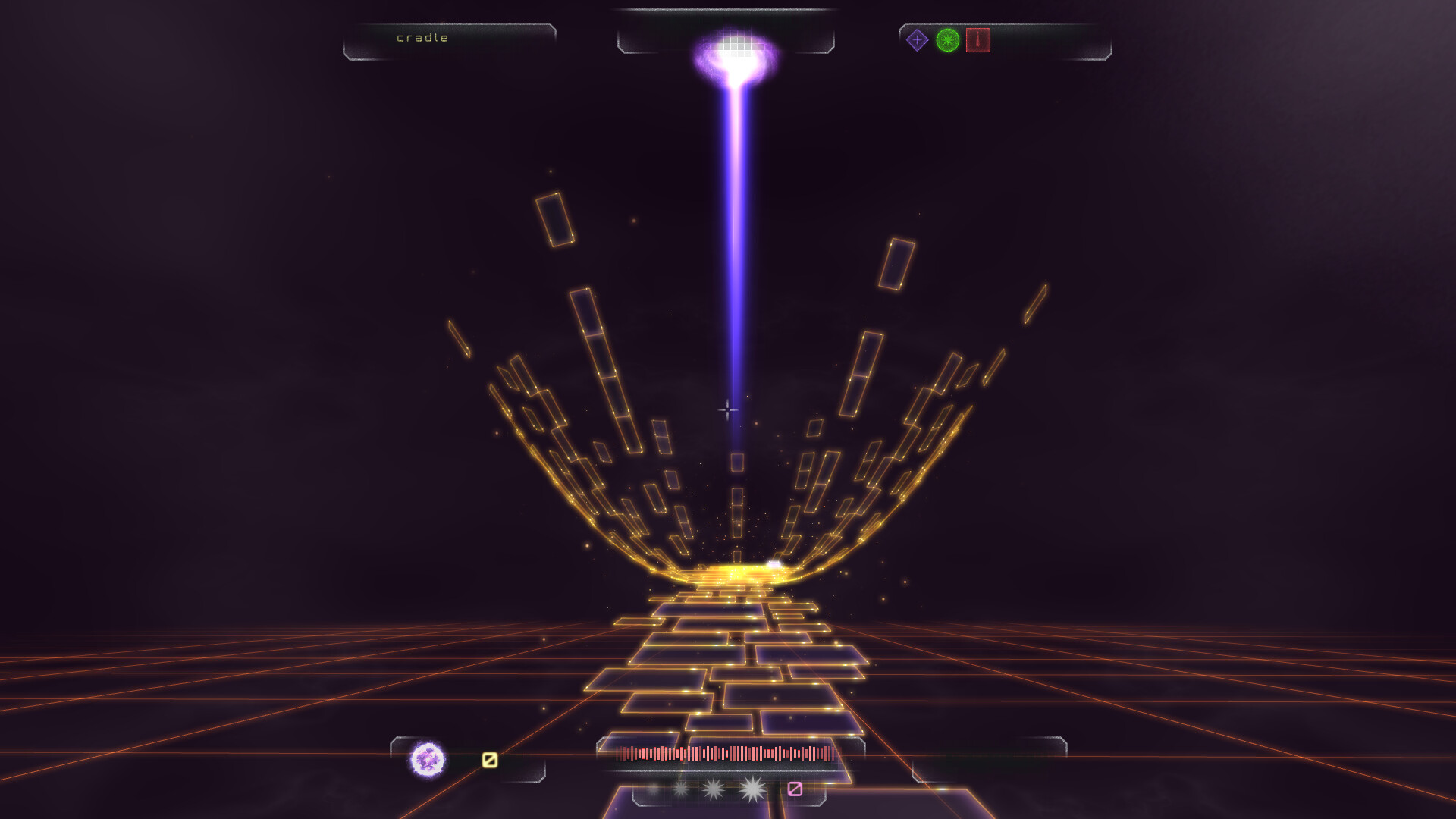This screenshot has height=819, width=1456.
Task: Toggle the green circular ability indicator
Action: (948, 41)
